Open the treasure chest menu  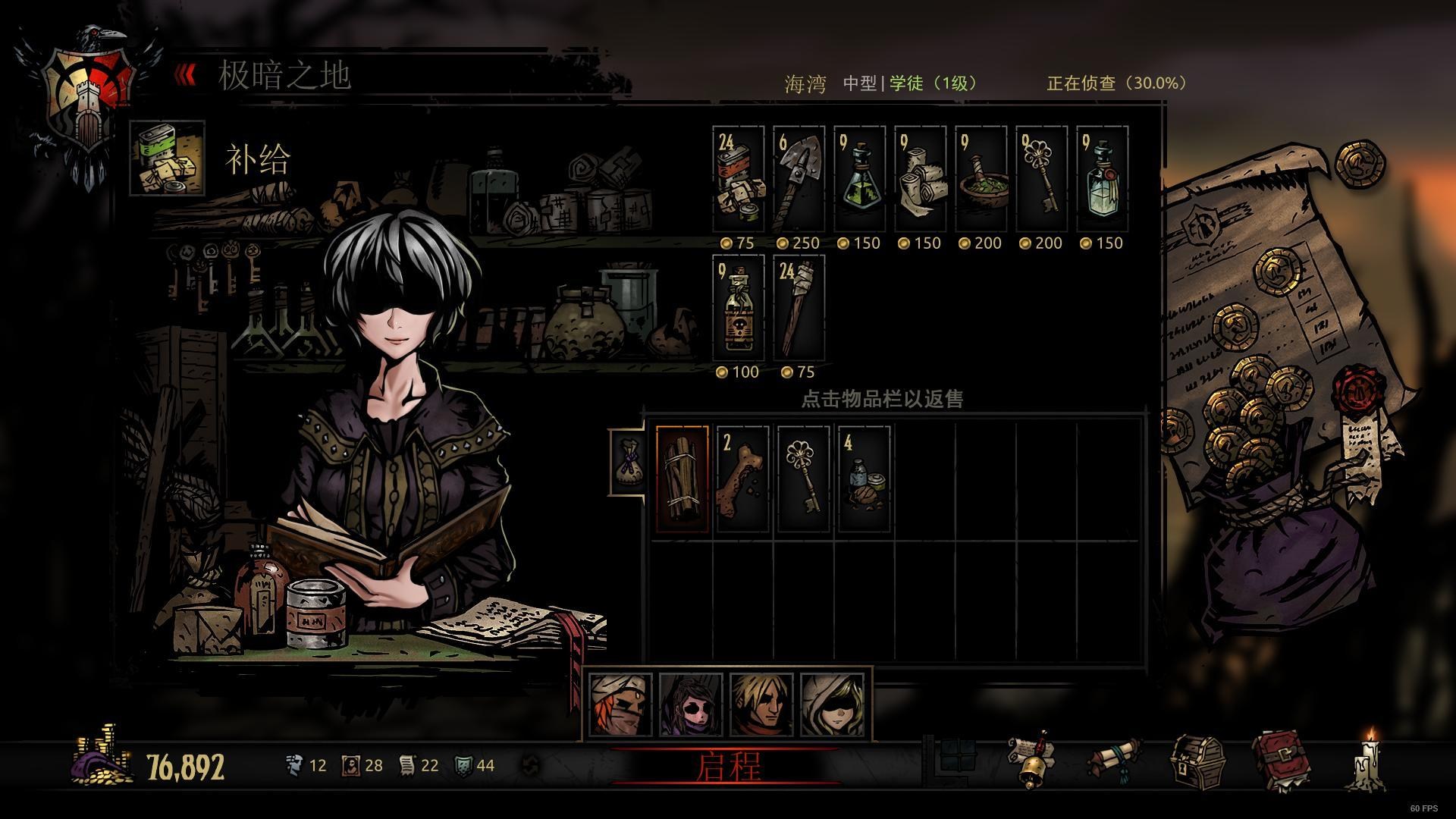tap(1197, 762)
